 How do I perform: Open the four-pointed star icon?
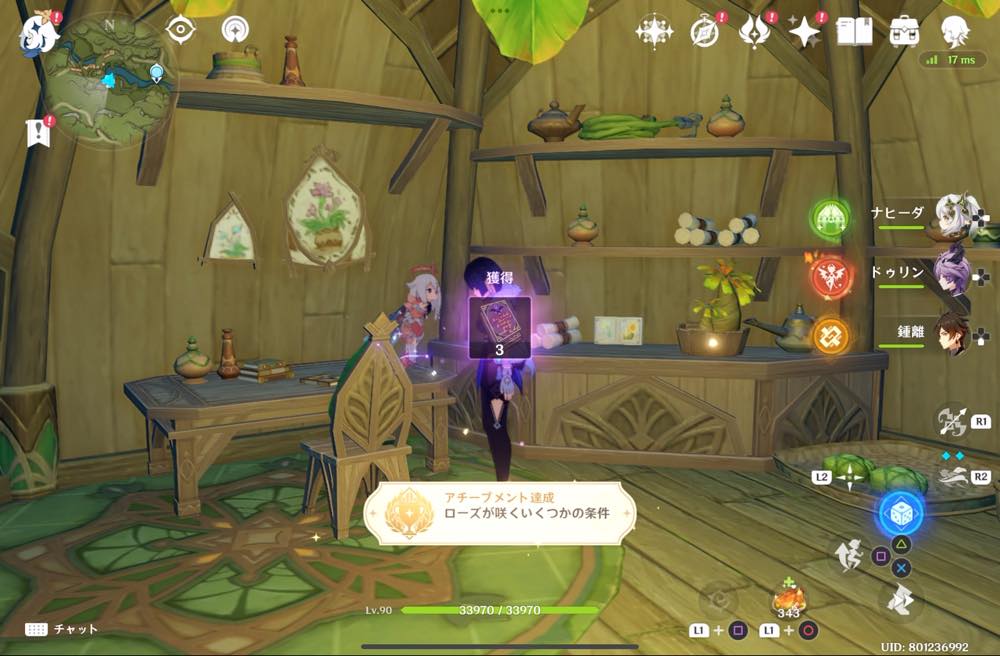point(804,32)
